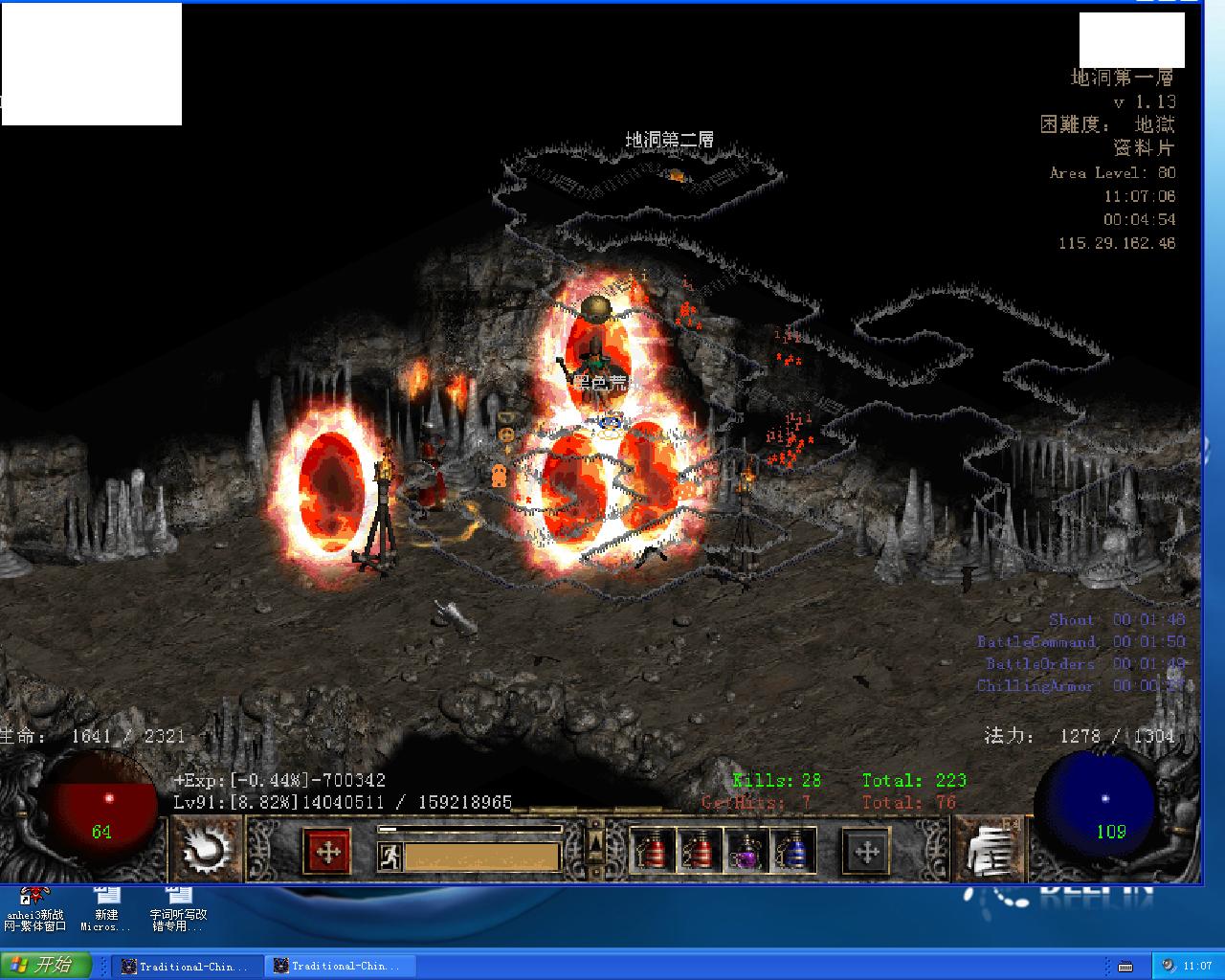Open the Windows Start menu

(x=46, y=965)
